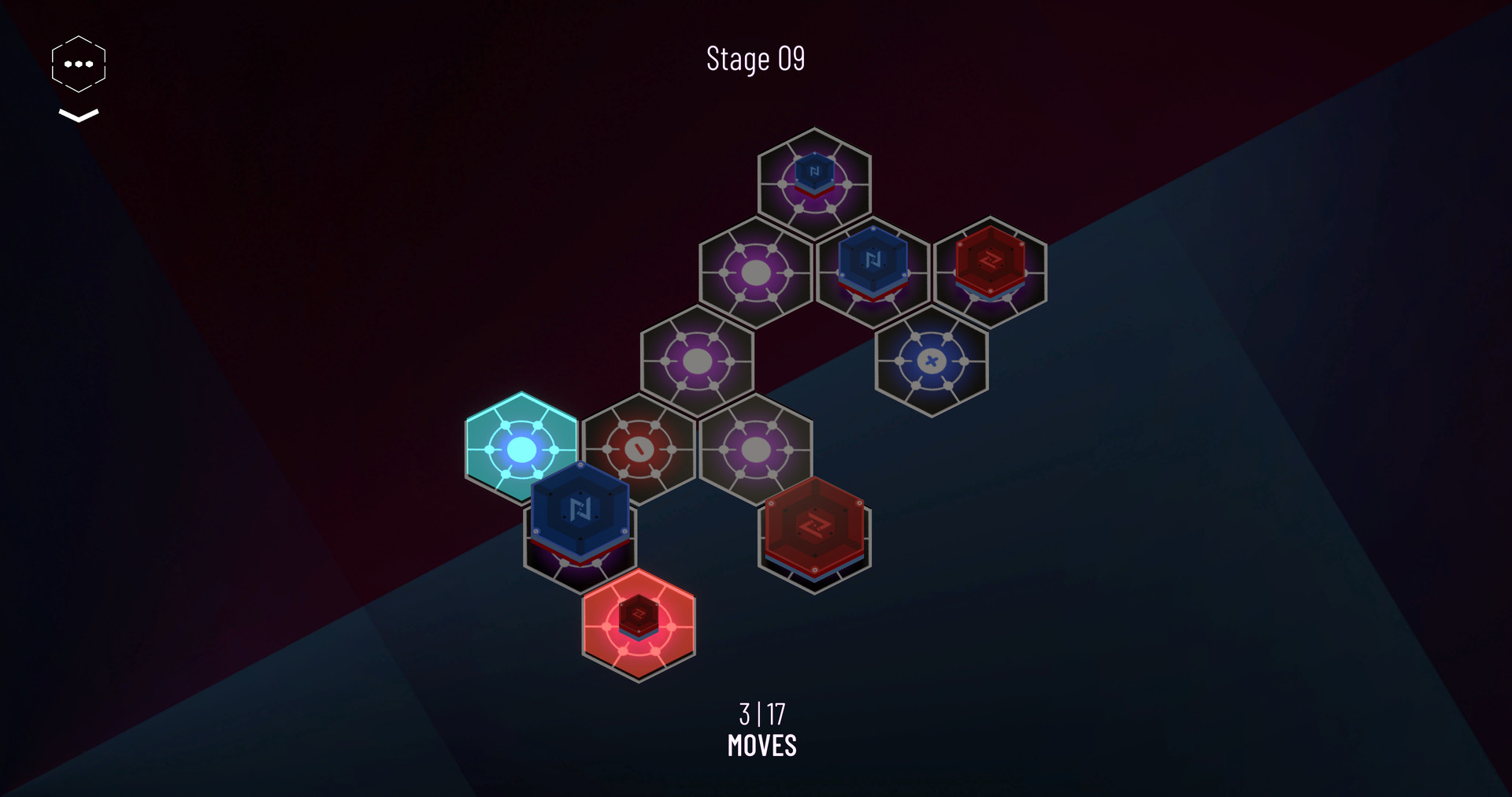1512x797 pixels.
Task: Open the three-dot hexagon menu
Action: [x=77, y=63]
